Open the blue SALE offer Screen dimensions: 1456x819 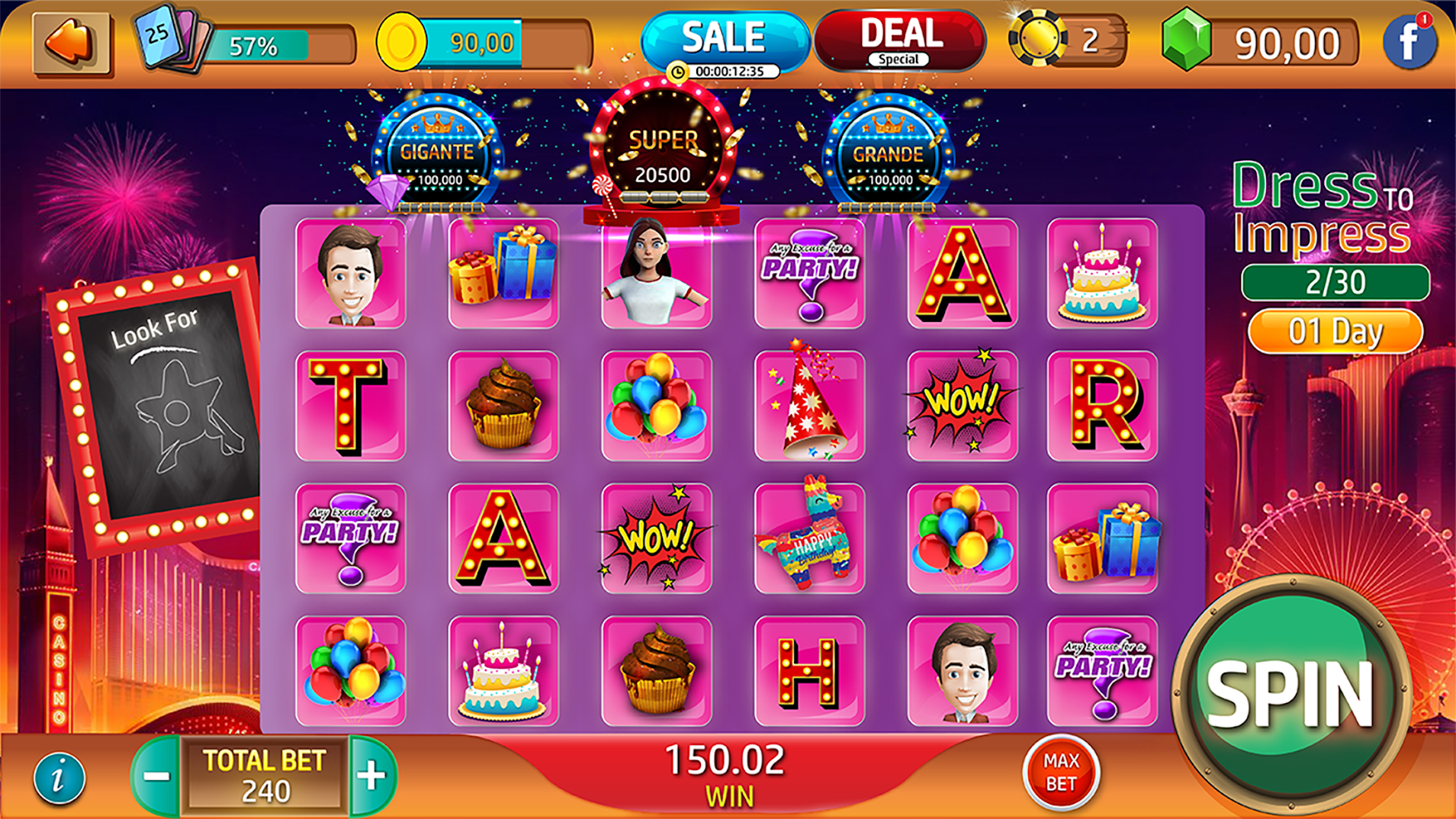723,38
